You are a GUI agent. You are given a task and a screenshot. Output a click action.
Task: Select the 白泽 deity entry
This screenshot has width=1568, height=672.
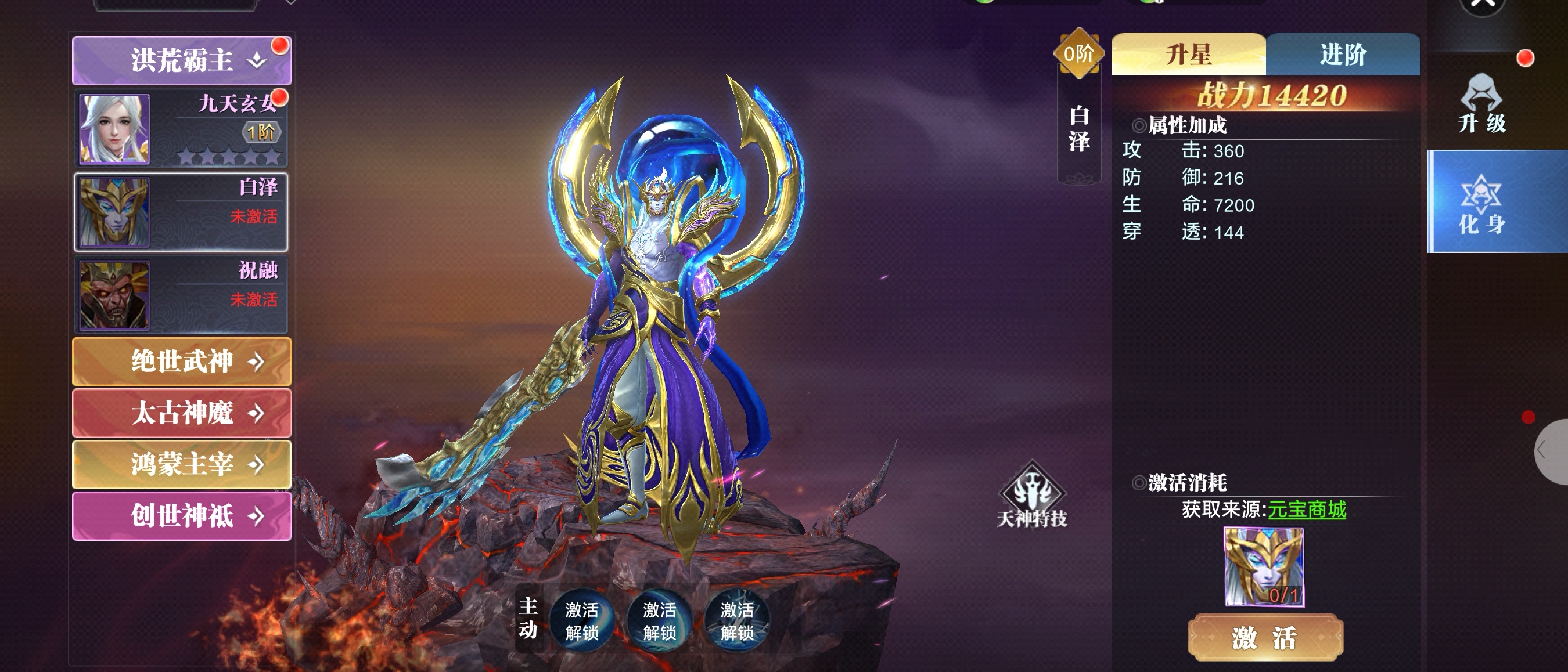[x=181, y=212]
